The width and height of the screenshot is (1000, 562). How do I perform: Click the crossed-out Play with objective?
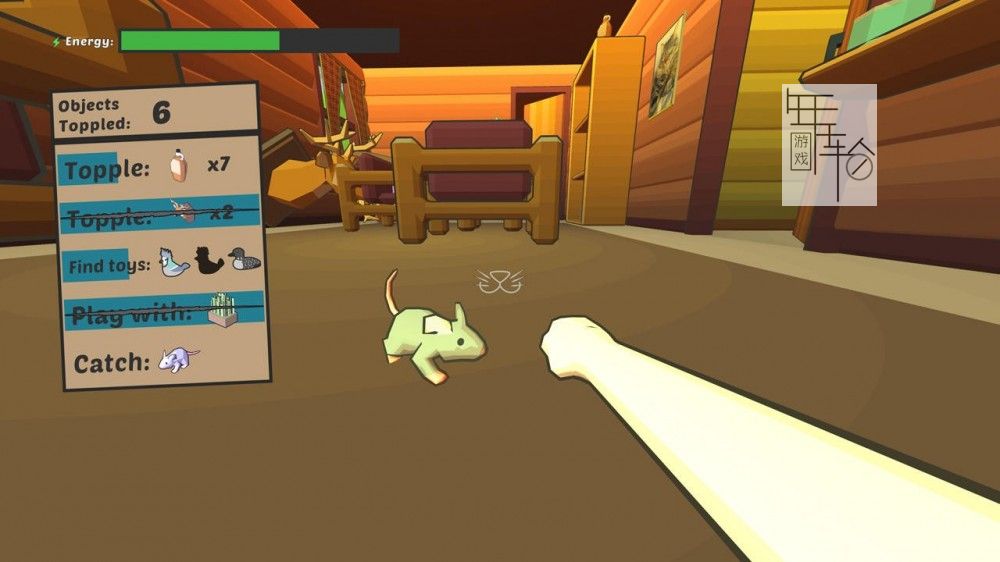[x=160, y=312]
